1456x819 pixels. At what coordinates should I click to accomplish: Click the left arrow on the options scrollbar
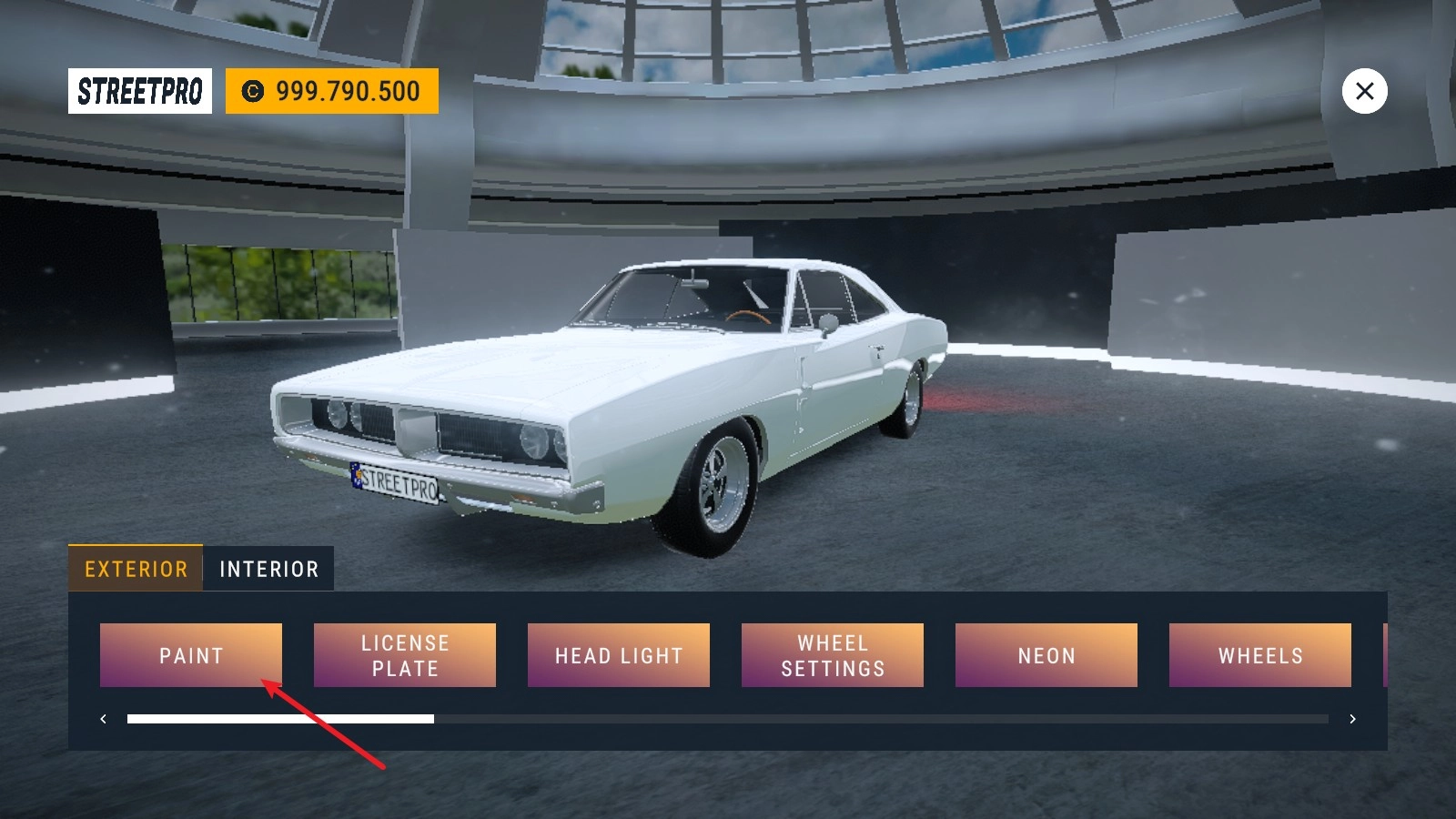coord(103,719)
